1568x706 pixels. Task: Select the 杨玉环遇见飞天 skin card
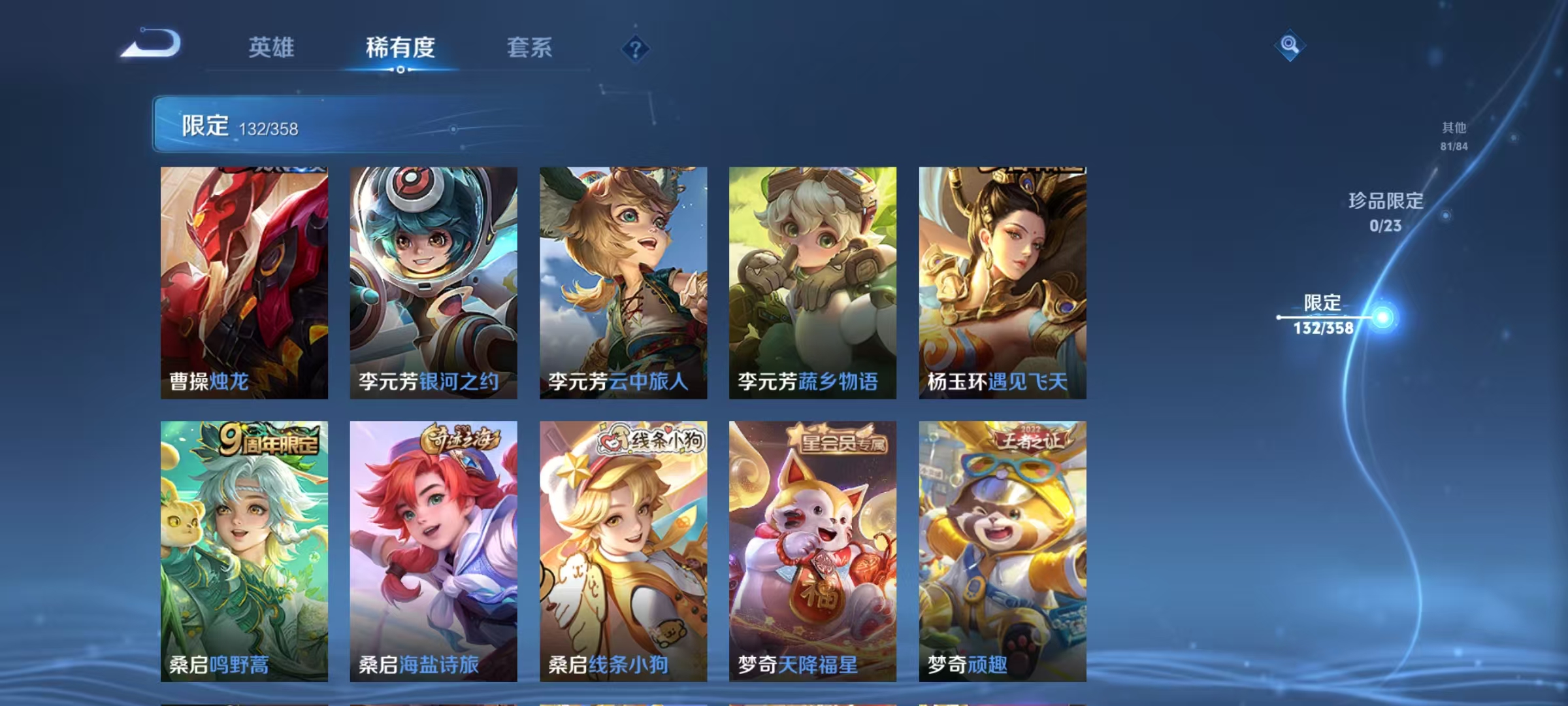pyautogui.click(x=1002, y=281)
